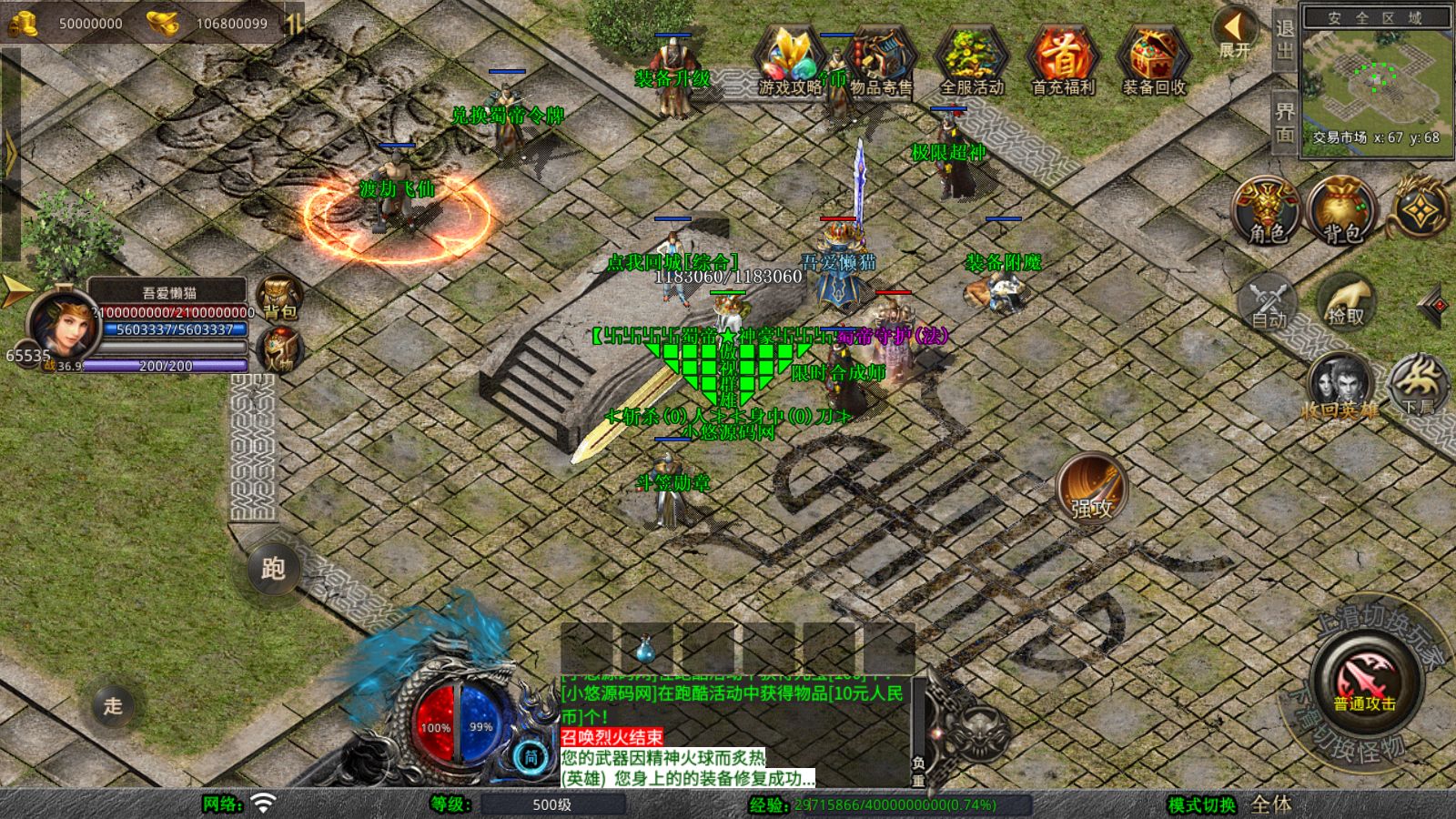This screenshot has height=819, width=1456.
Task: Click the 界面 interface button
Action: click(1284, 121)
